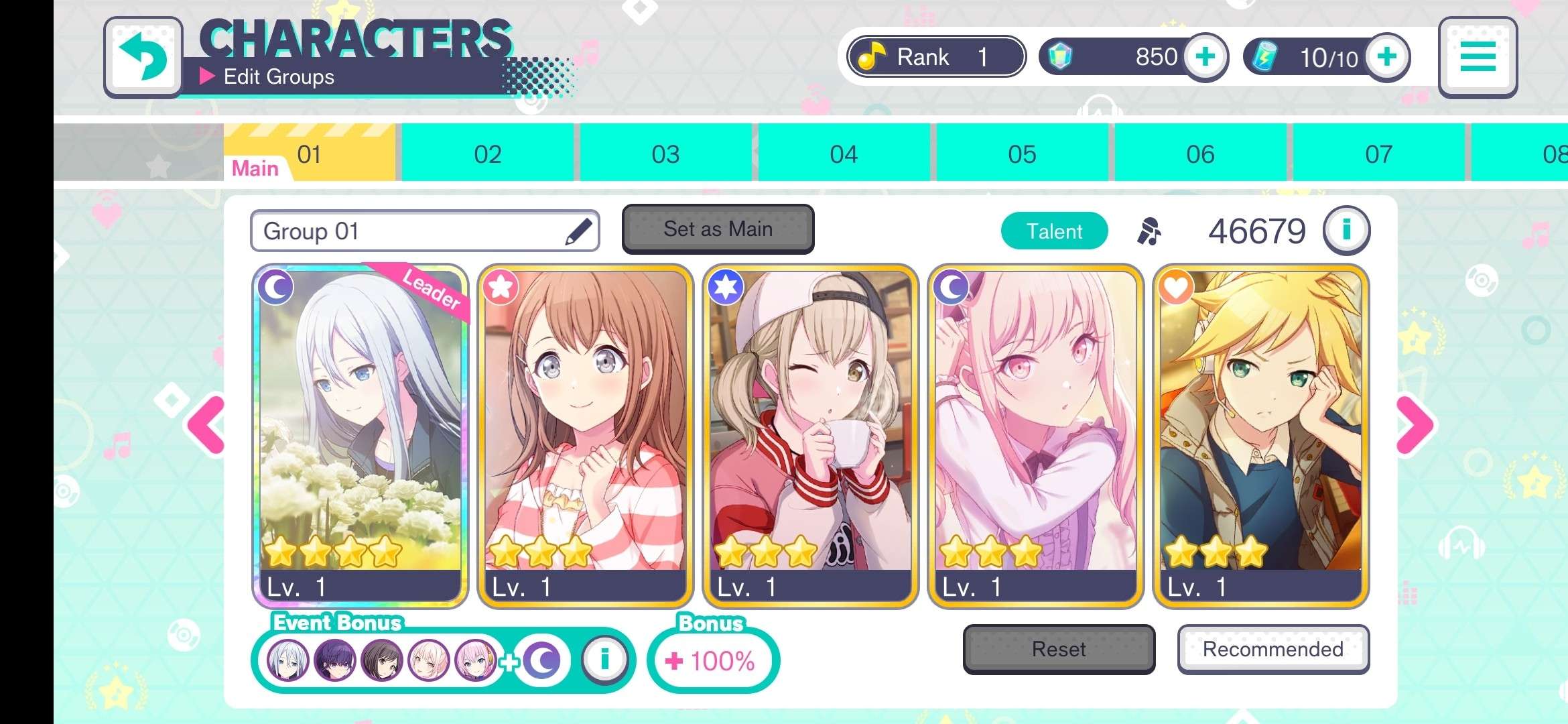Go back with the return arrow button

pyautogui.click(x=143, y=57)
